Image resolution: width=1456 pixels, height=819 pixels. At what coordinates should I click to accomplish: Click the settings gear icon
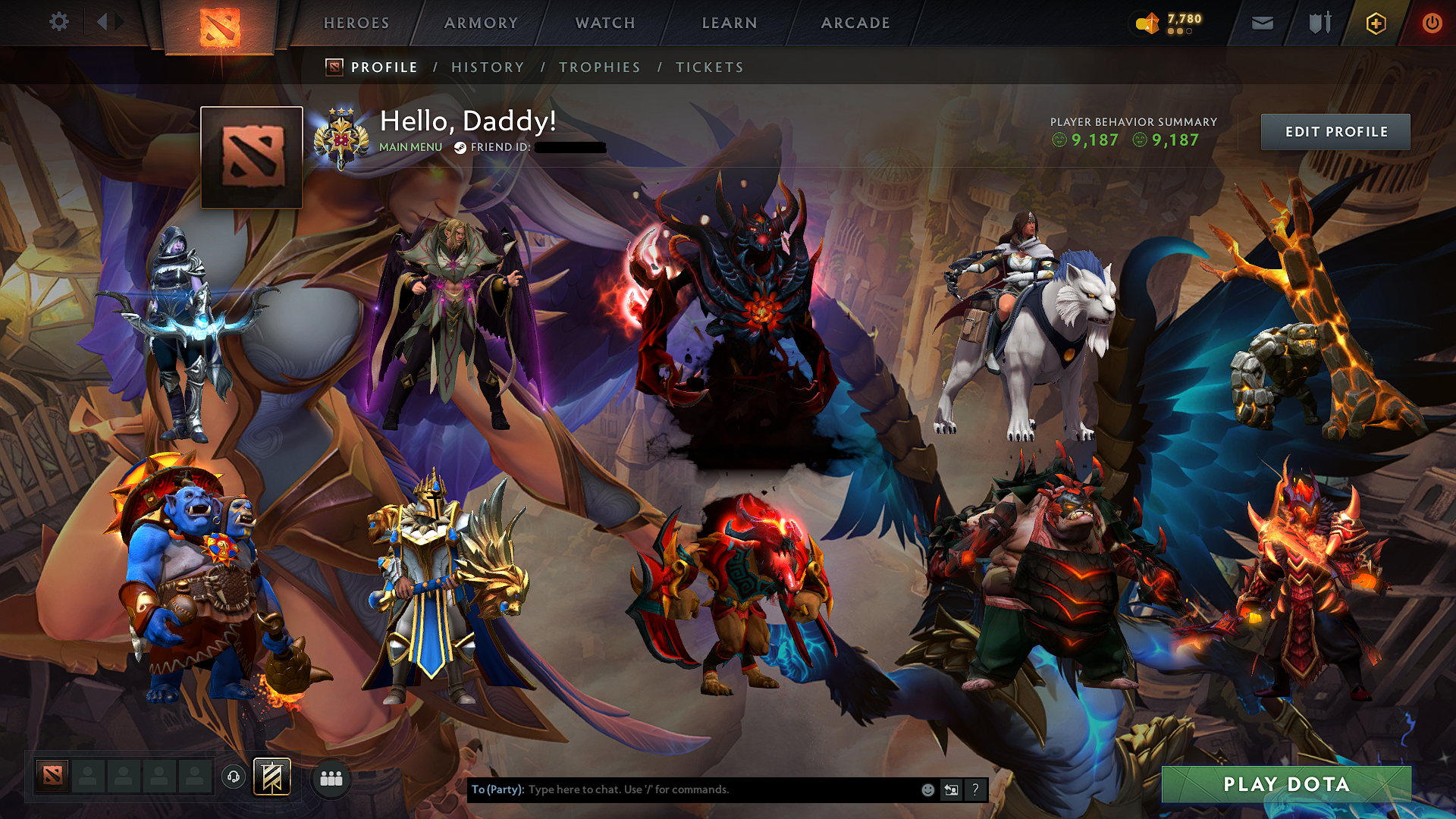tap(59, 21)
